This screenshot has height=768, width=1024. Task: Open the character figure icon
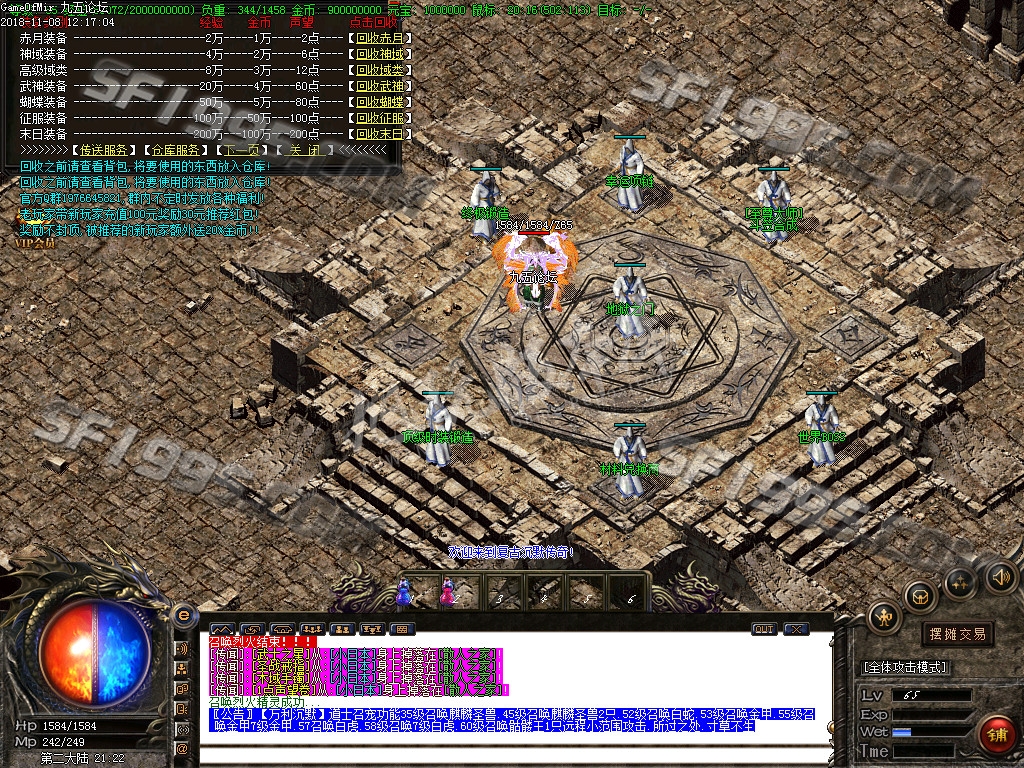click(x=885, y=618)
